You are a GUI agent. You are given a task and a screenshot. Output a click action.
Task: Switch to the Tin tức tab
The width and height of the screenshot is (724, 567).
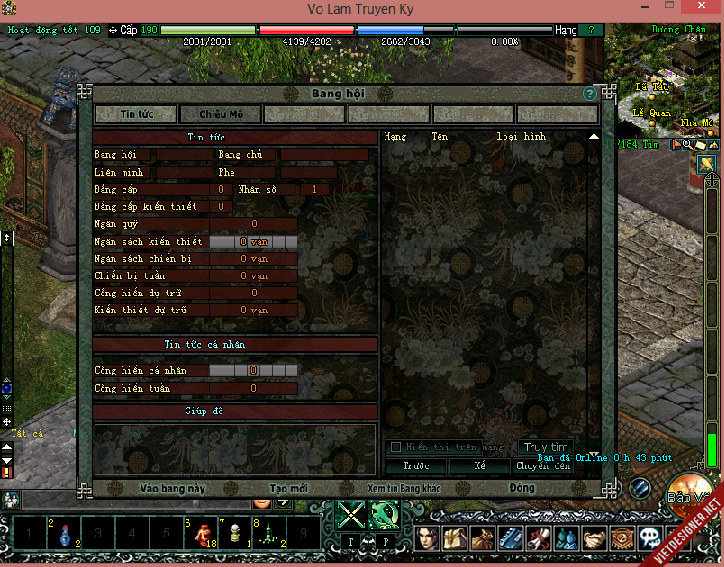pos(135,114)
